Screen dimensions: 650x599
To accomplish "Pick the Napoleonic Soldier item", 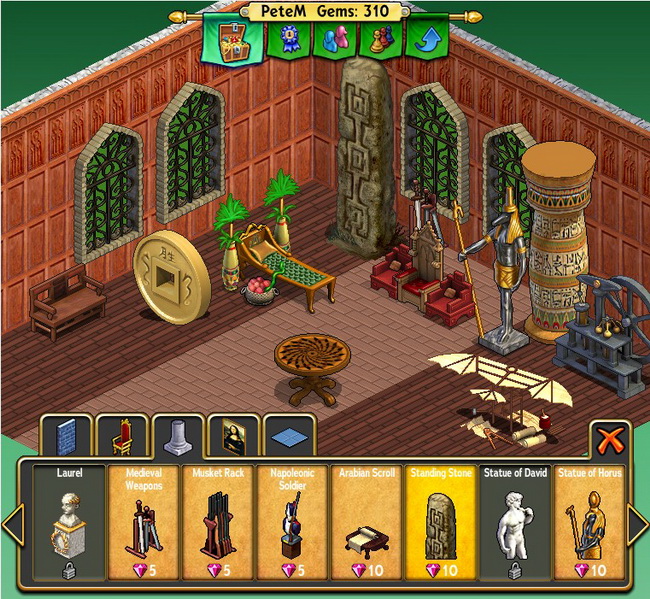I will point(290,521).
